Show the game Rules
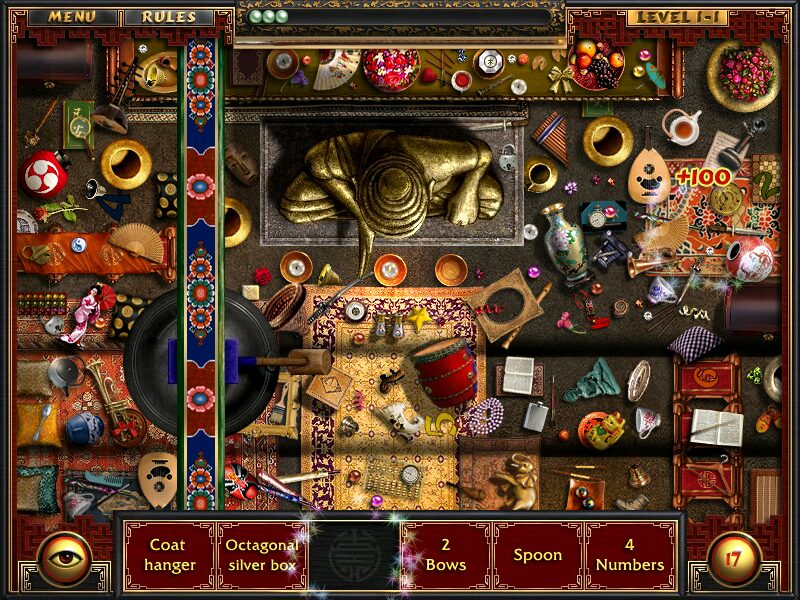This screenshot has width=800, height=600. [168, 17]
